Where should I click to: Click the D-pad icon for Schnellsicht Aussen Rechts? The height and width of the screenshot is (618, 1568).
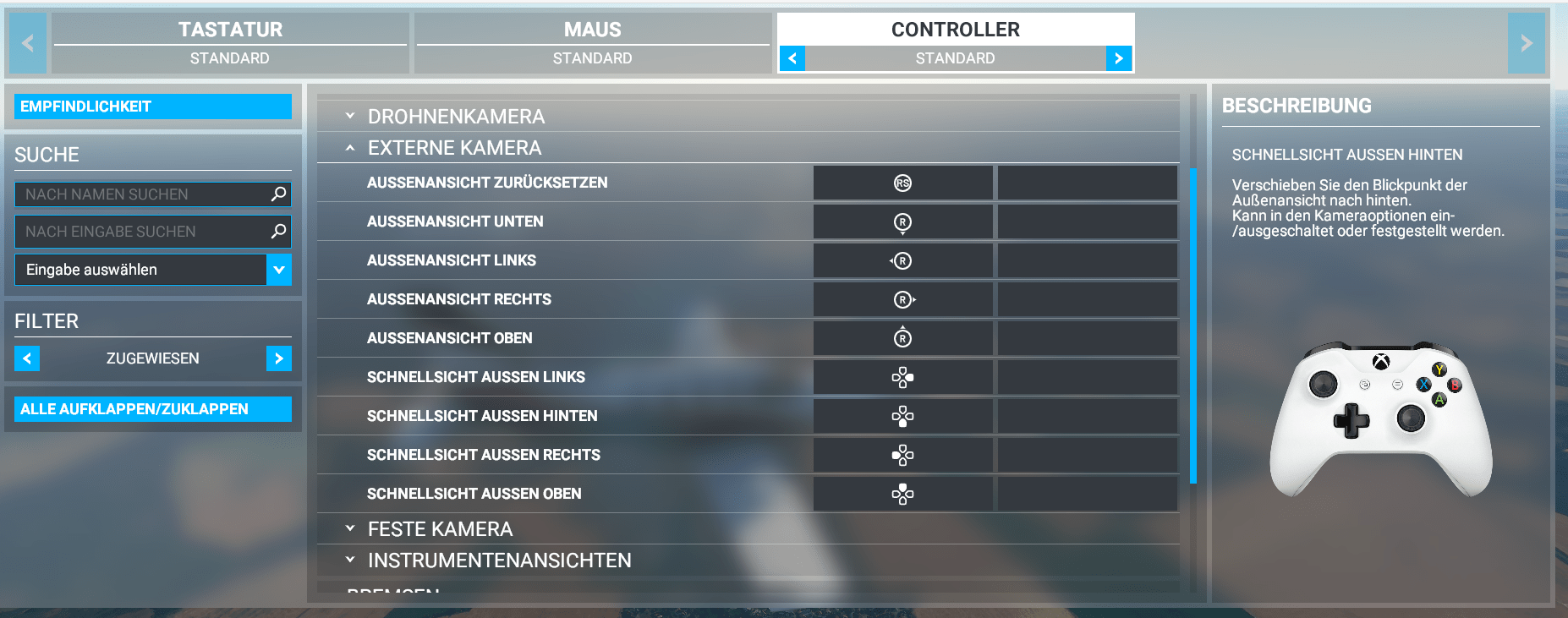pos(902,455)
